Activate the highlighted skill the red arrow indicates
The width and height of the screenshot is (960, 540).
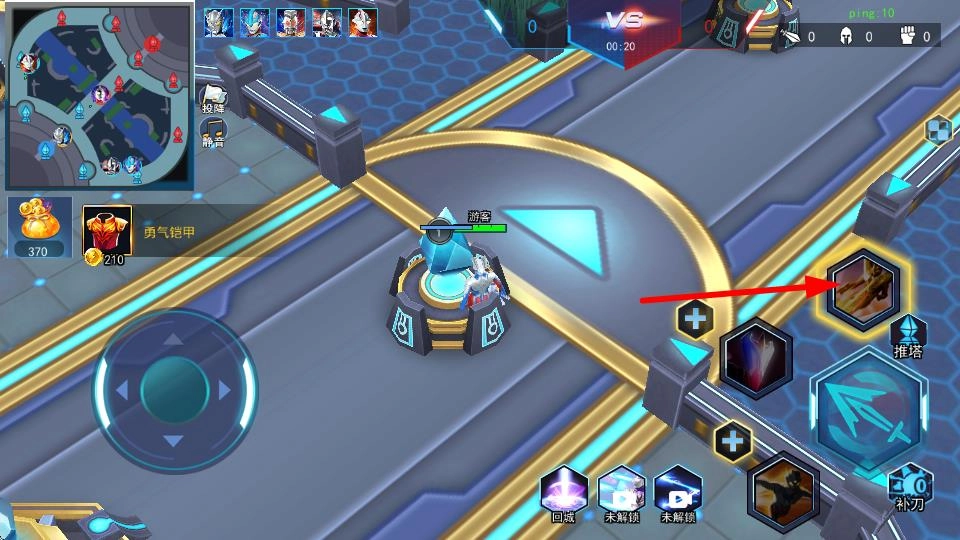pyautogui.click(x=863, y=287)
